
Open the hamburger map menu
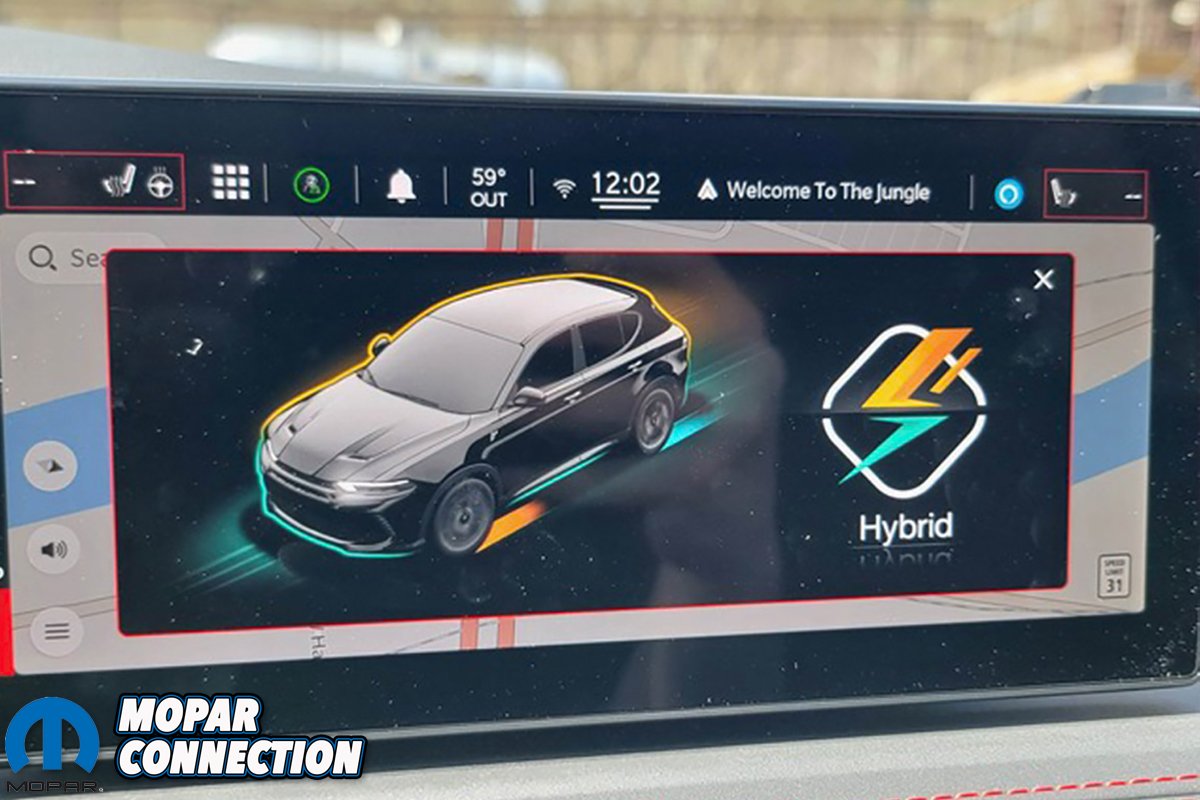(57, 631)
